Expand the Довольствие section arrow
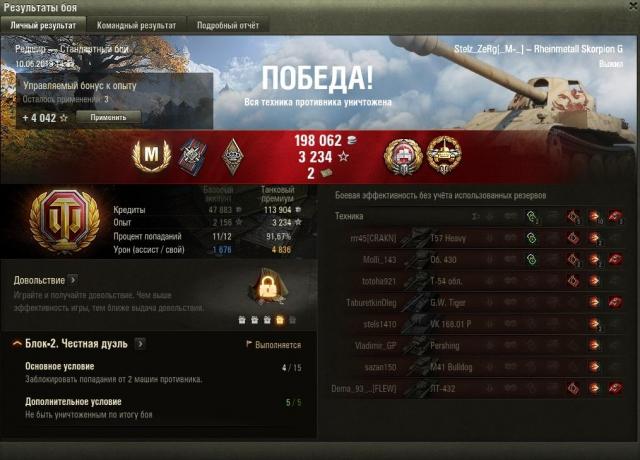Screen dimensions: 640x460 pos(73,281)
